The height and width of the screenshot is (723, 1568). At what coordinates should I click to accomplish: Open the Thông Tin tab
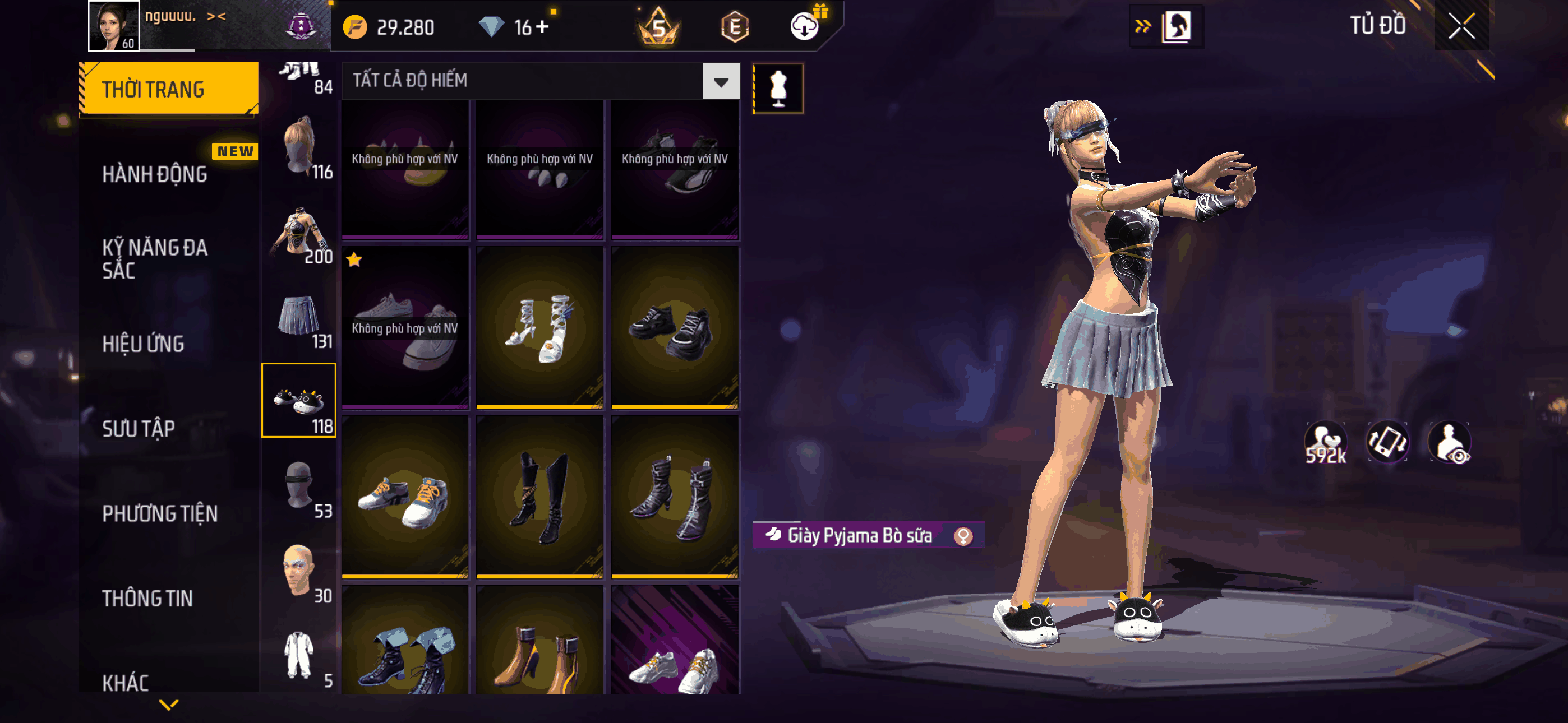pyautogui.click(x=147, y=598)
